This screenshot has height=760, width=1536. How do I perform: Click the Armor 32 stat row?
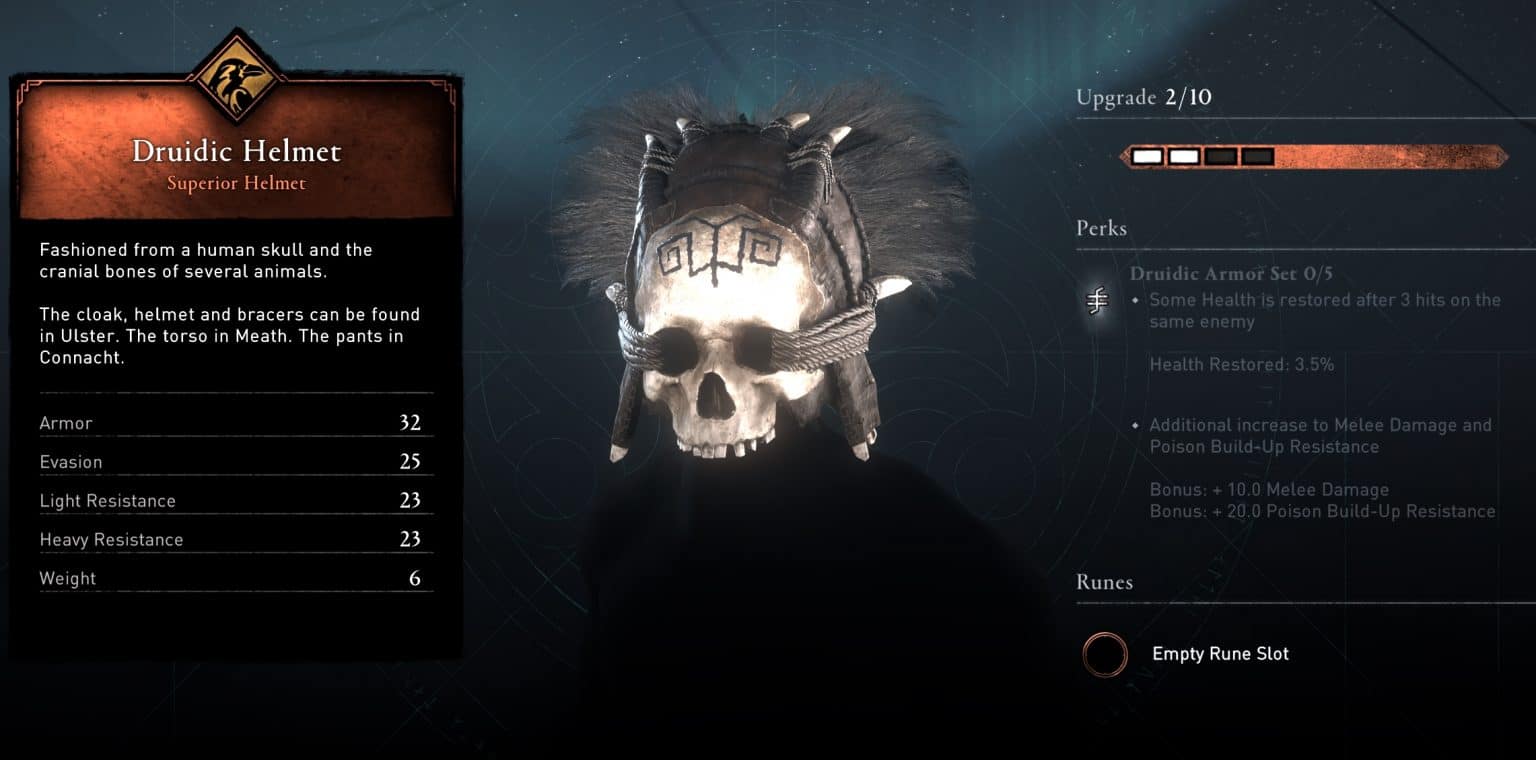pyautogui.click(x=237, y=423)
